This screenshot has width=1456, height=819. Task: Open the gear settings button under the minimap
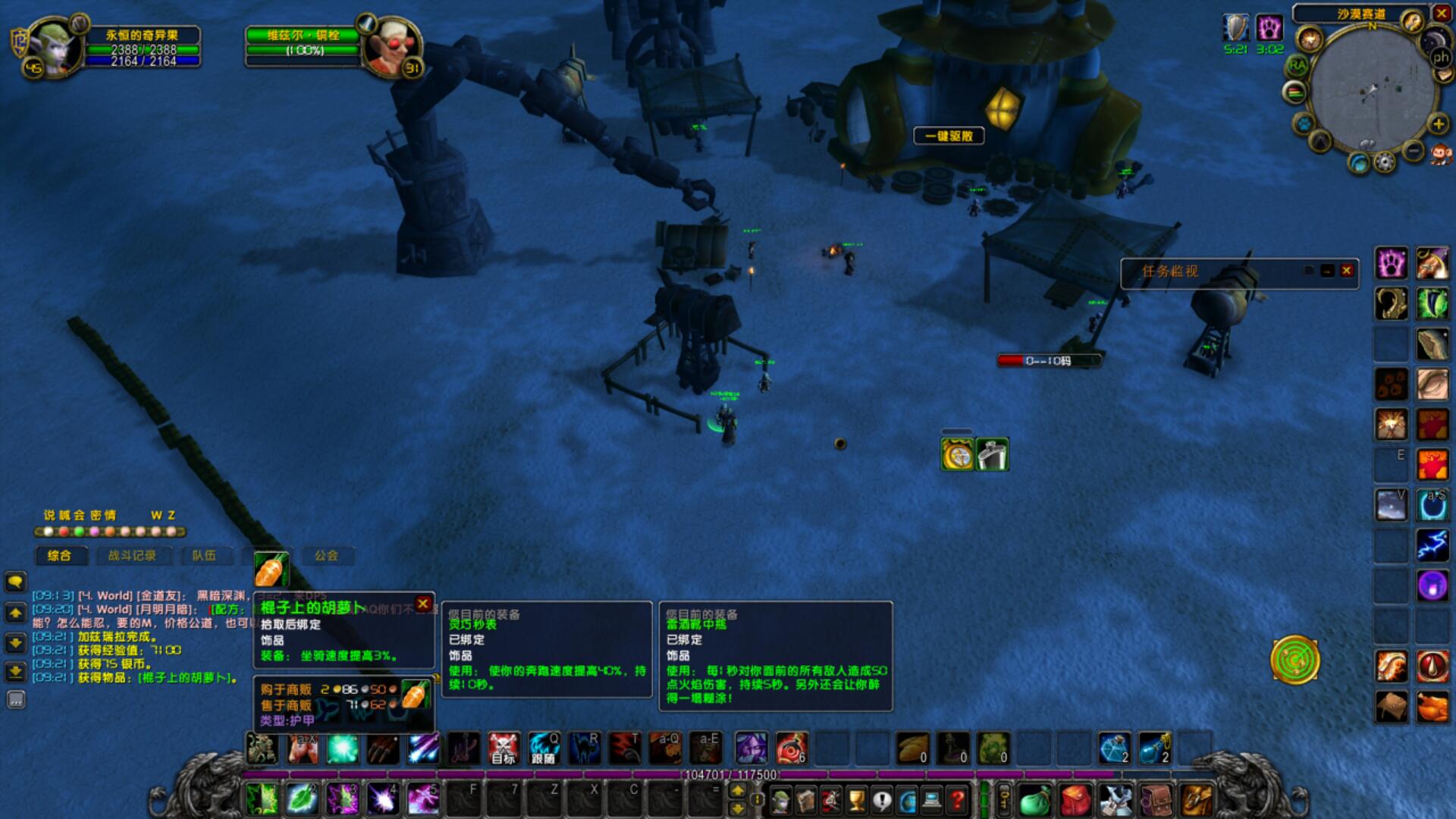(x=1385, y=162)
